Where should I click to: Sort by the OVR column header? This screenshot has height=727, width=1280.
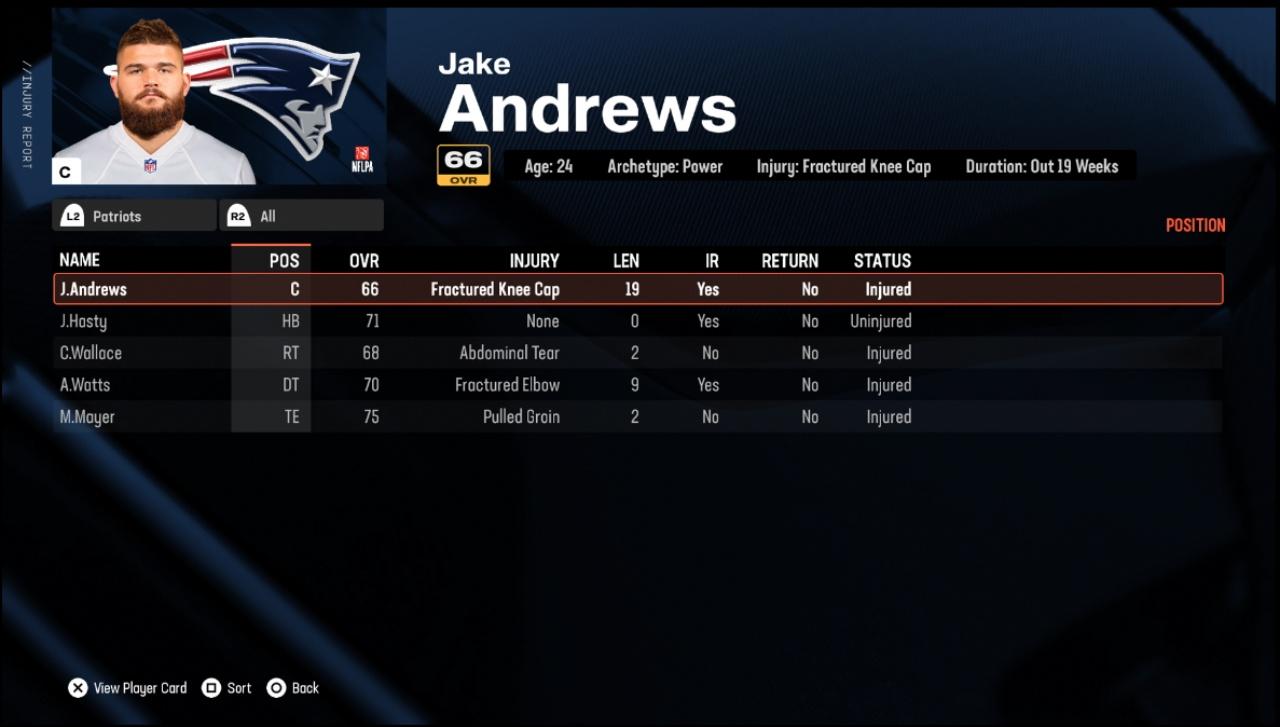click(x=364, y=261)
